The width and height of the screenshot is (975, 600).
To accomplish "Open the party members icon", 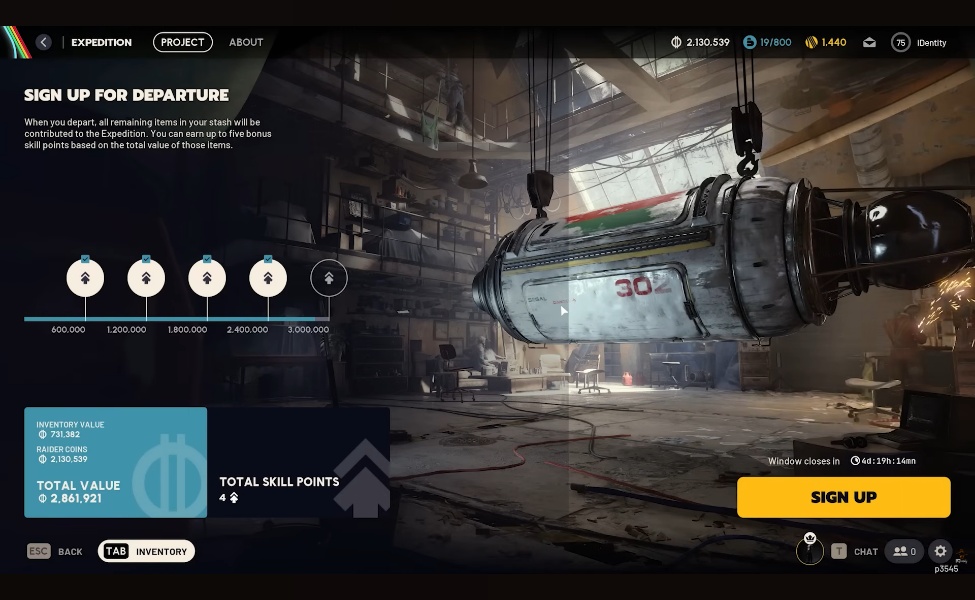I will [904, 551].
